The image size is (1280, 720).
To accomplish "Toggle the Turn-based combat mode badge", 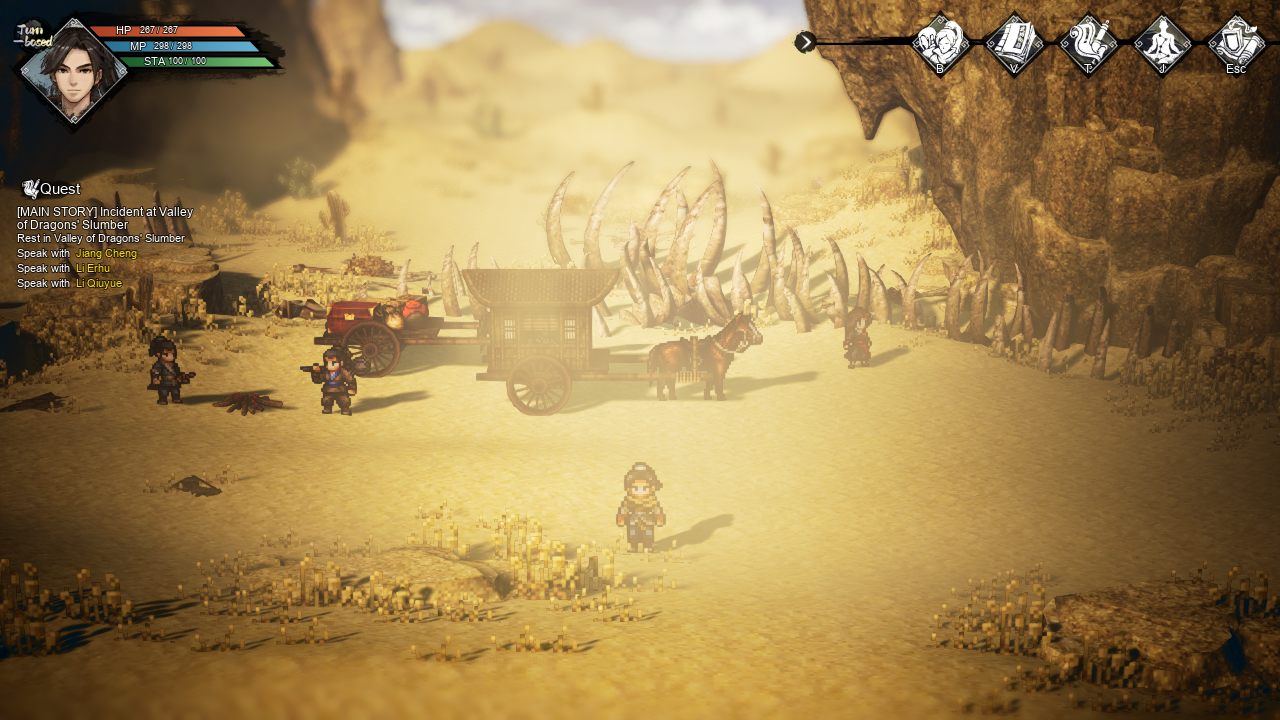I will (x=33, y=35).
